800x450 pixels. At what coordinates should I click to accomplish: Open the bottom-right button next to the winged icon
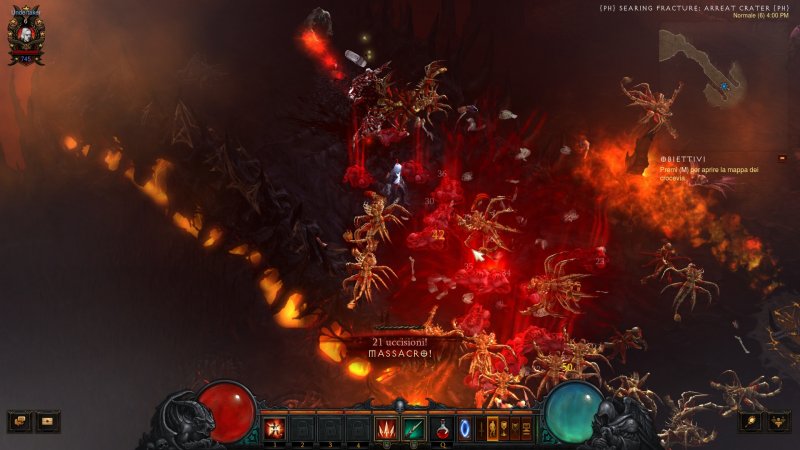(x=751, y=421)
